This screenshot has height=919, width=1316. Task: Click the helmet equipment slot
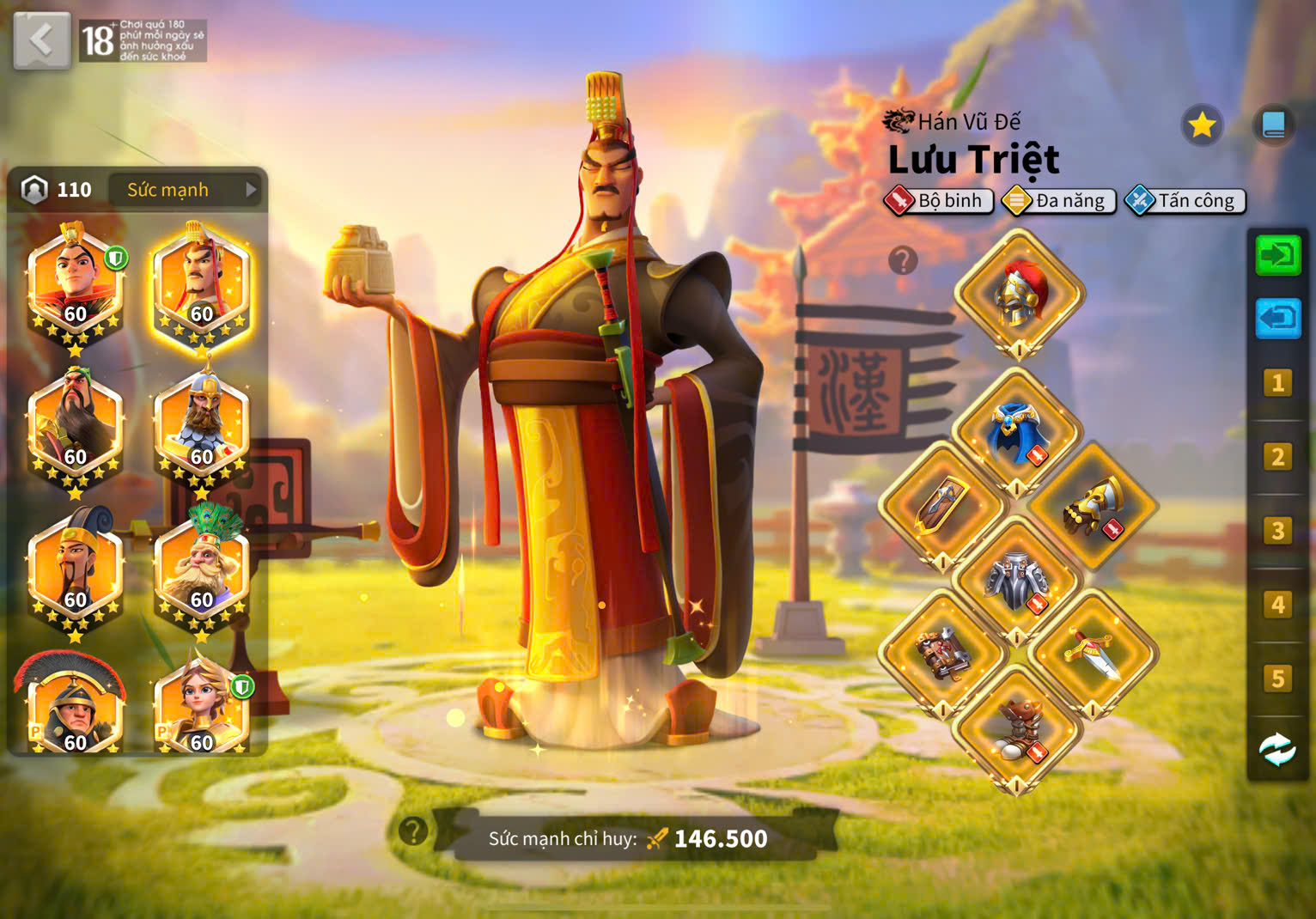pos(1019,293)
